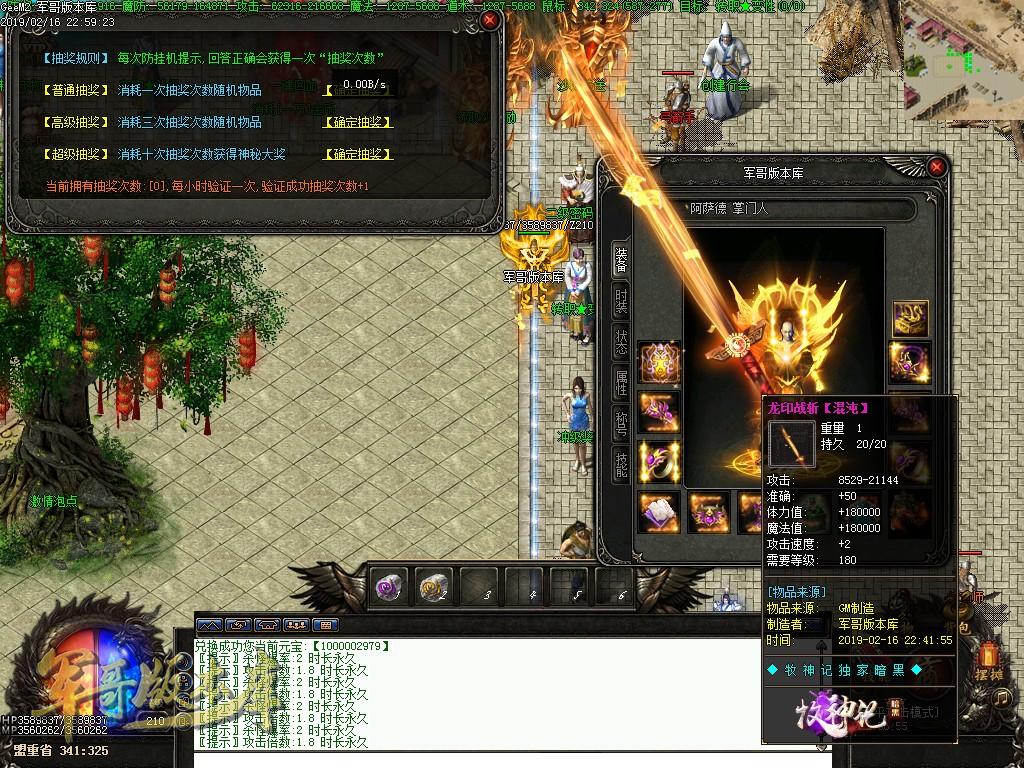
Task: Use the purple scroll in hotbar slot one
Action: pos(388,587)
